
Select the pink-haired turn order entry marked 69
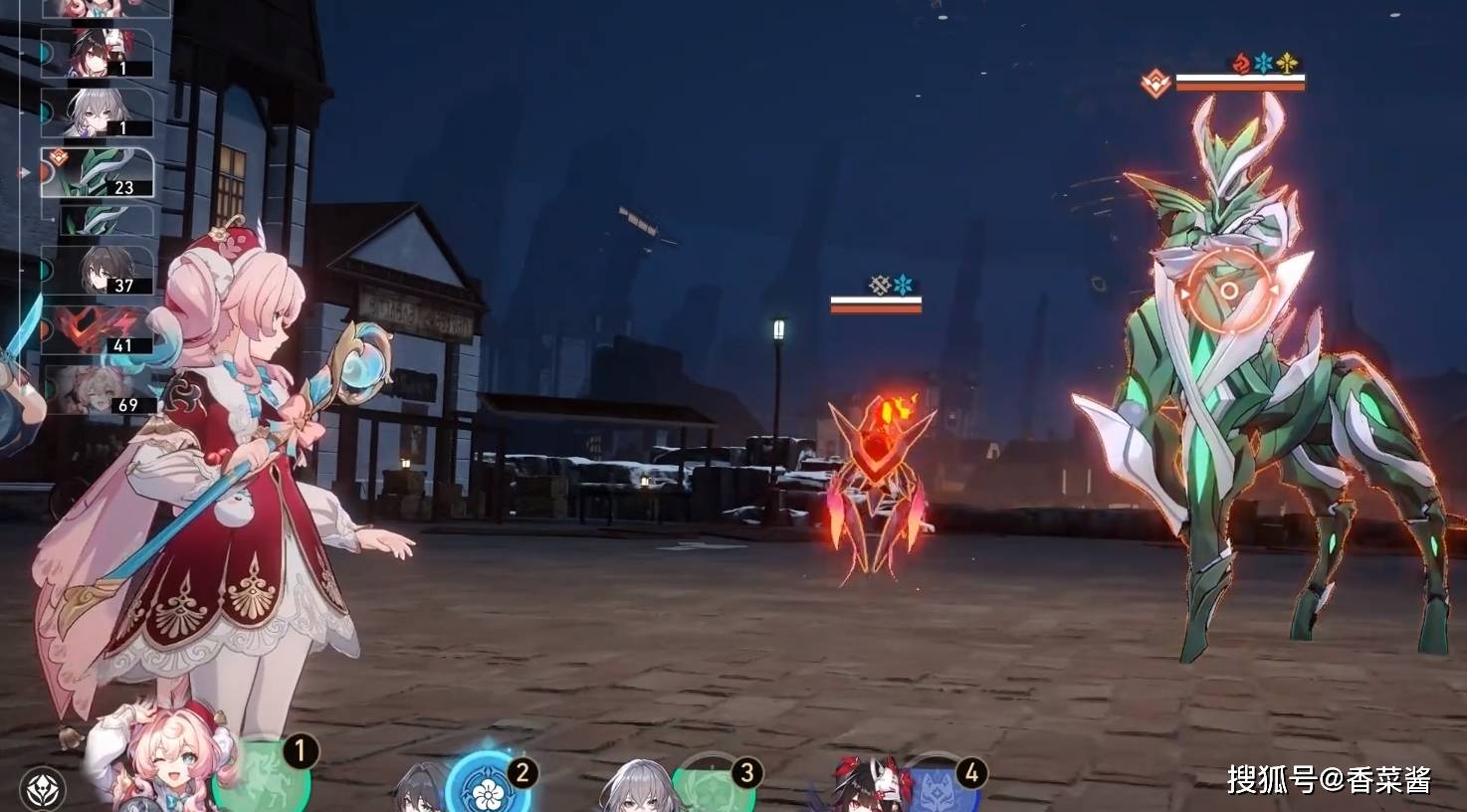(98, 389)
